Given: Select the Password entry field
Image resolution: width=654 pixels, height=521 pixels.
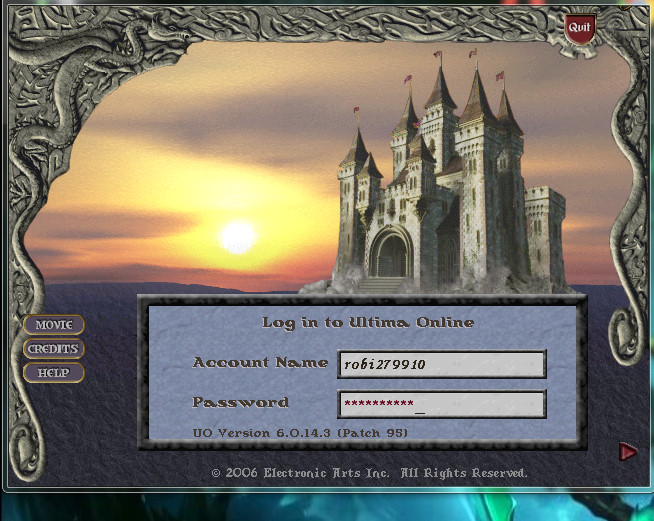Looking at the screenshot, I should 441,404.
